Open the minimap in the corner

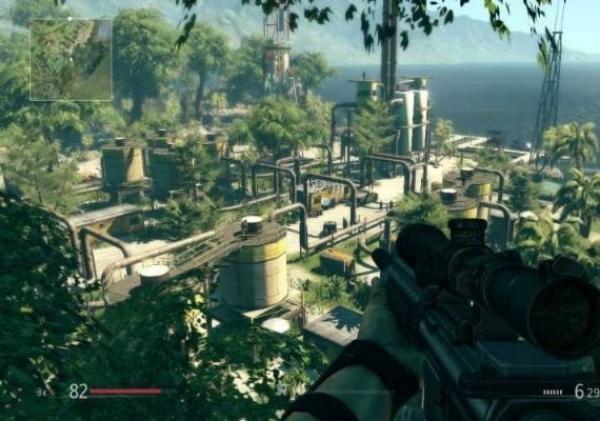click(71, 60)
